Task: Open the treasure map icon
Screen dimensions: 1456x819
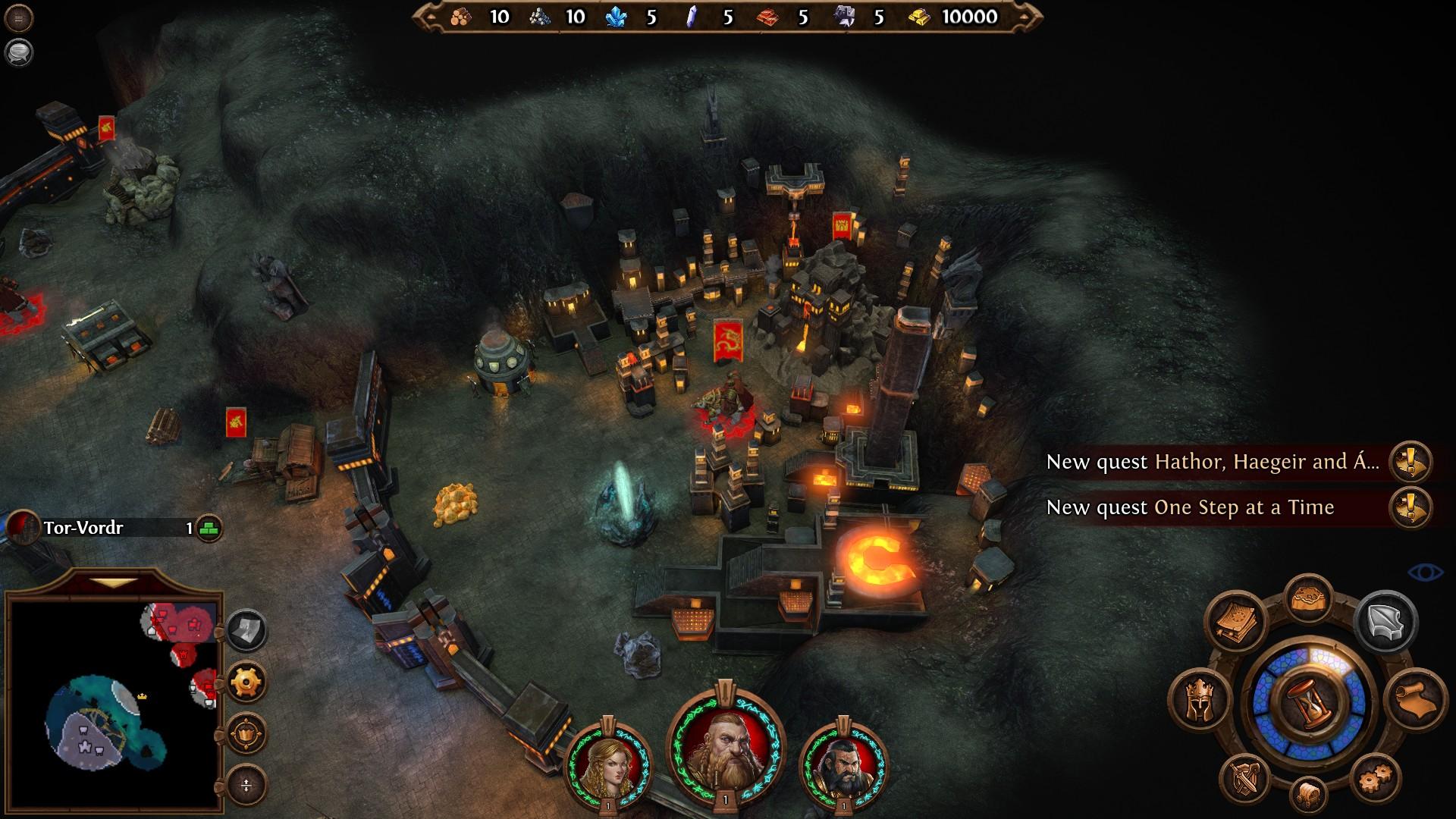Action: tap(1310, 599)
